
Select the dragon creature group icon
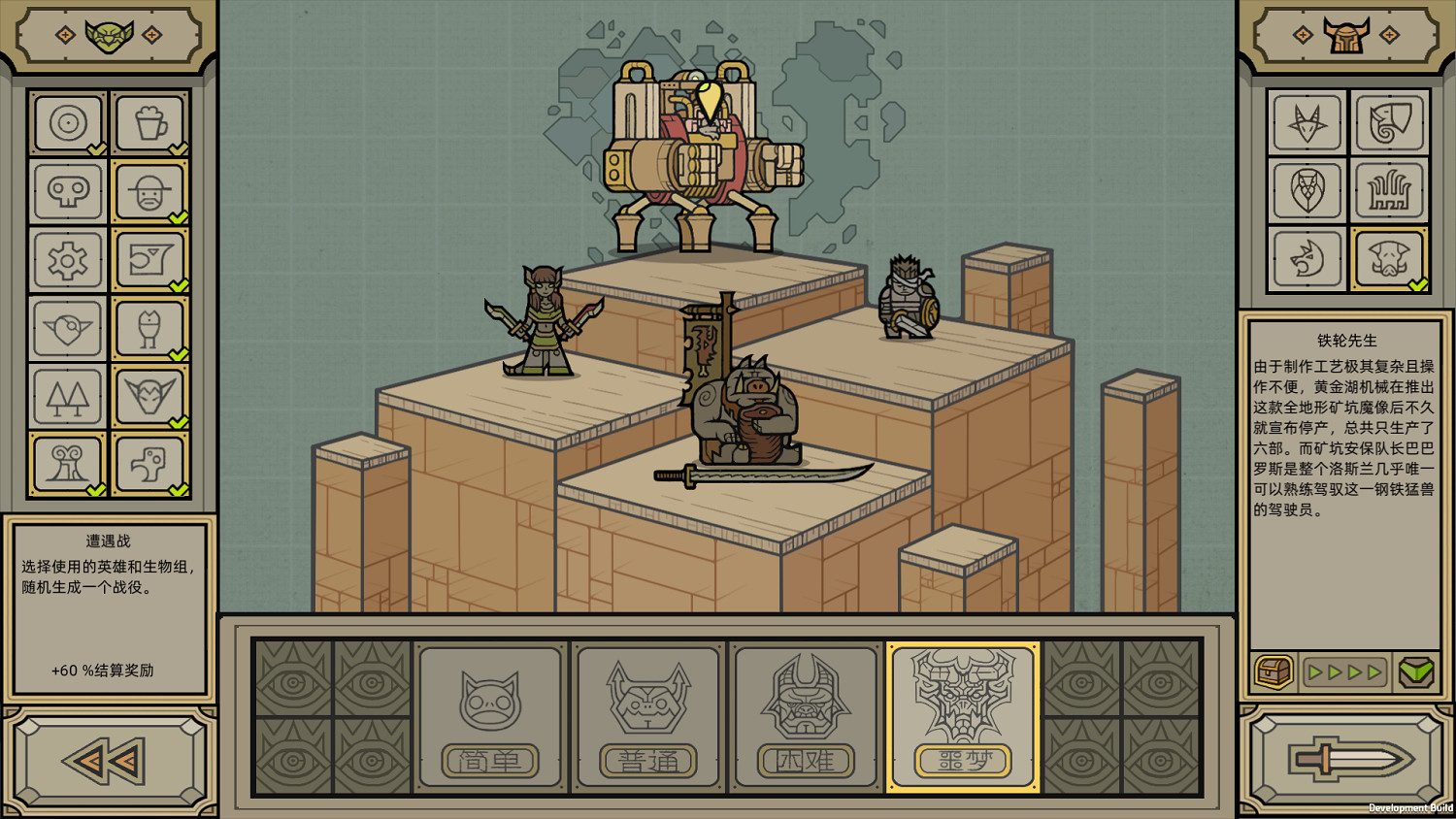click(x=1307, y=259)
